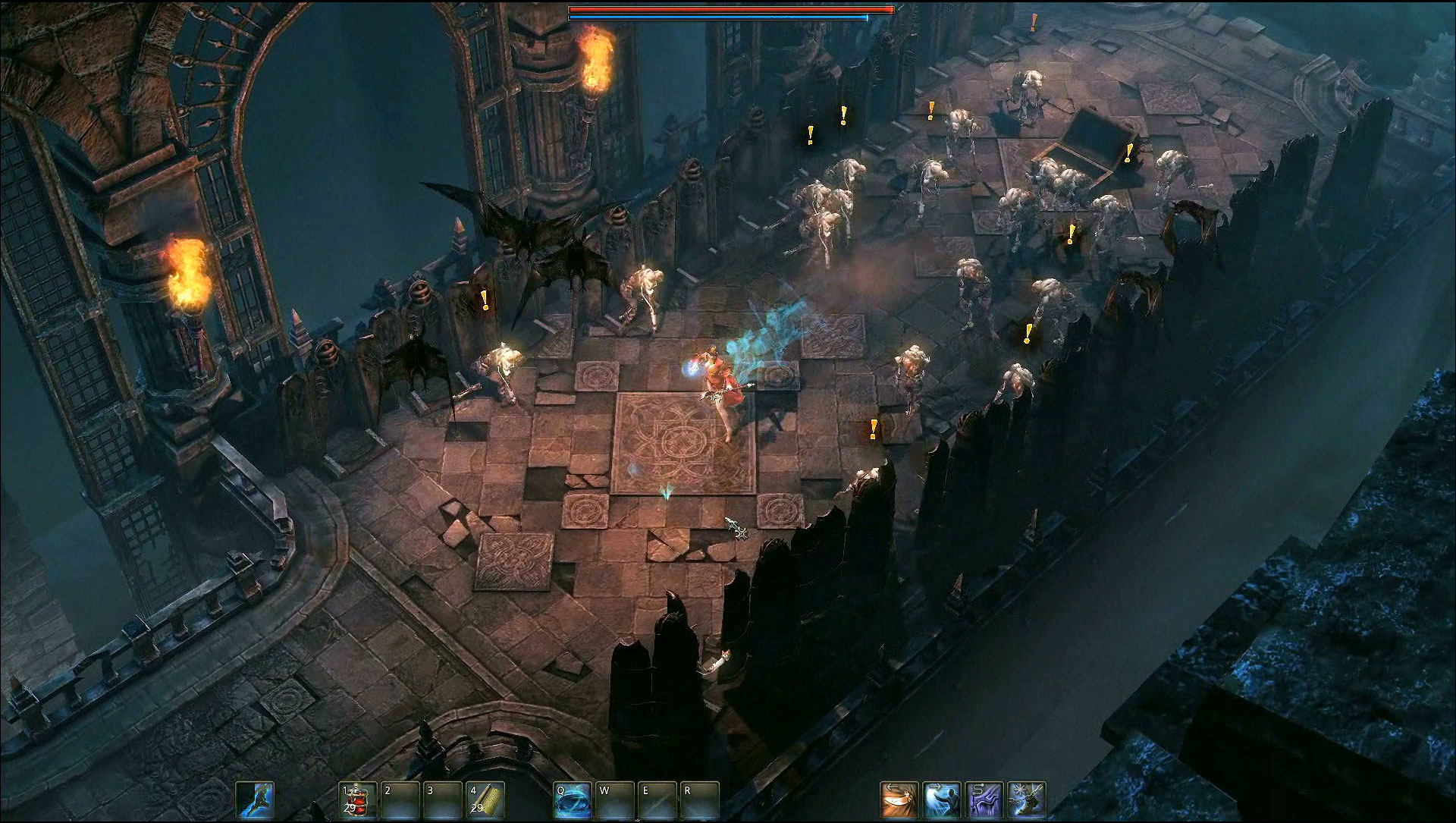Use the red health potion in slot 1
The height and width of the screenshot is (823, 1456).
point(358,800)
